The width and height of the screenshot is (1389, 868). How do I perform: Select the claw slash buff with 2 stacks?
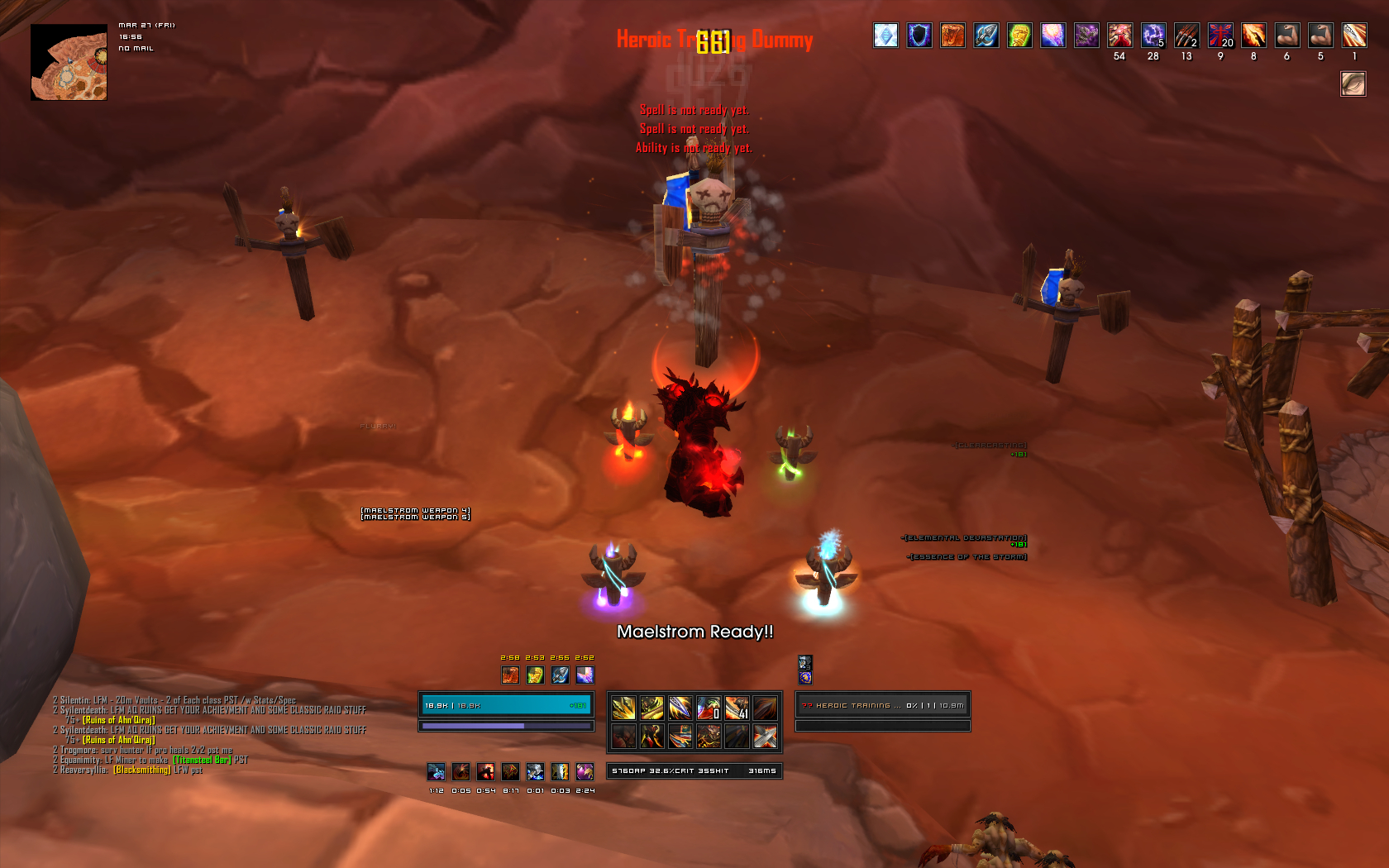[x=1186, y=36]
